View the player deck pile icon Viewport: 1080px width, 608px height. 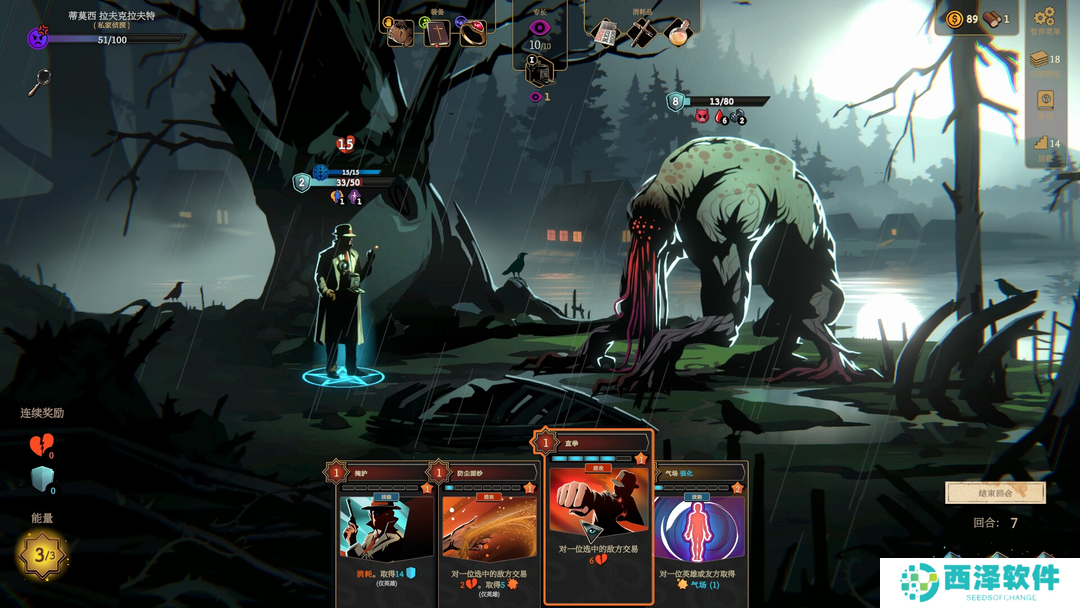(x=1042, y=60)
